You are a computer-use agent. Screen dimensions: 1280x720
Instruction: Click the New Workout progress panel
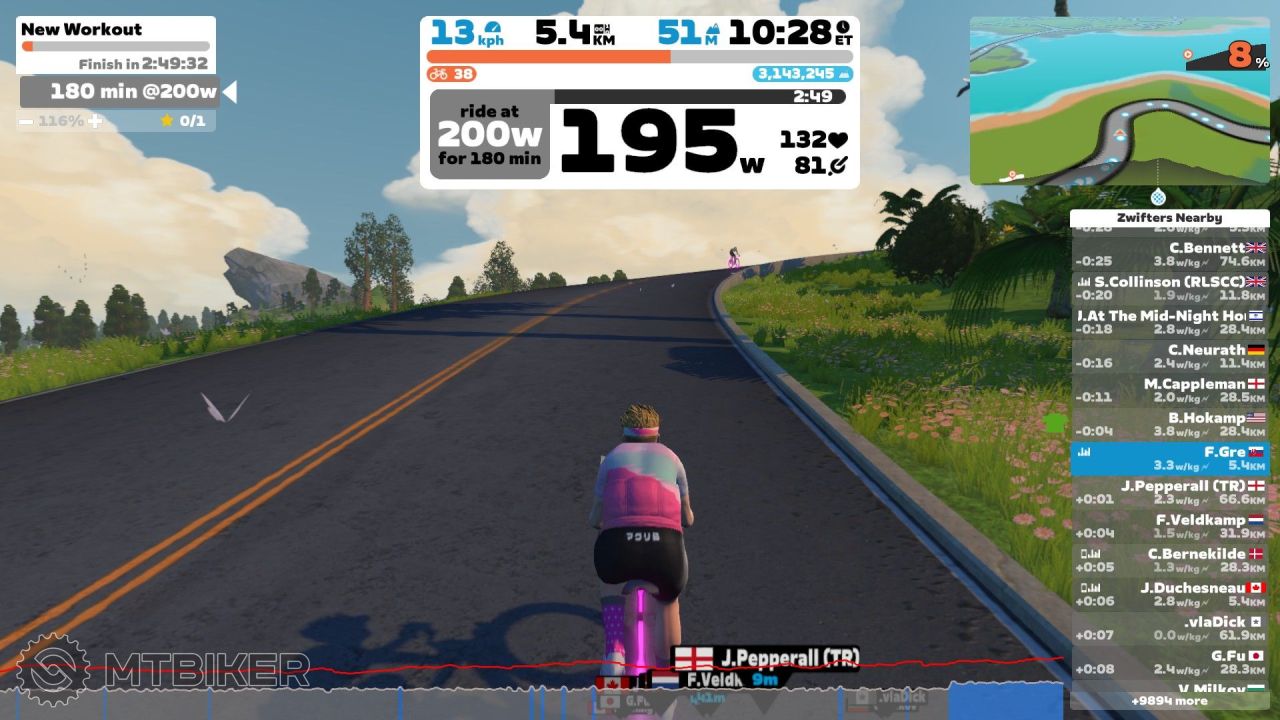pyautogui.click(x=116, y=45)
